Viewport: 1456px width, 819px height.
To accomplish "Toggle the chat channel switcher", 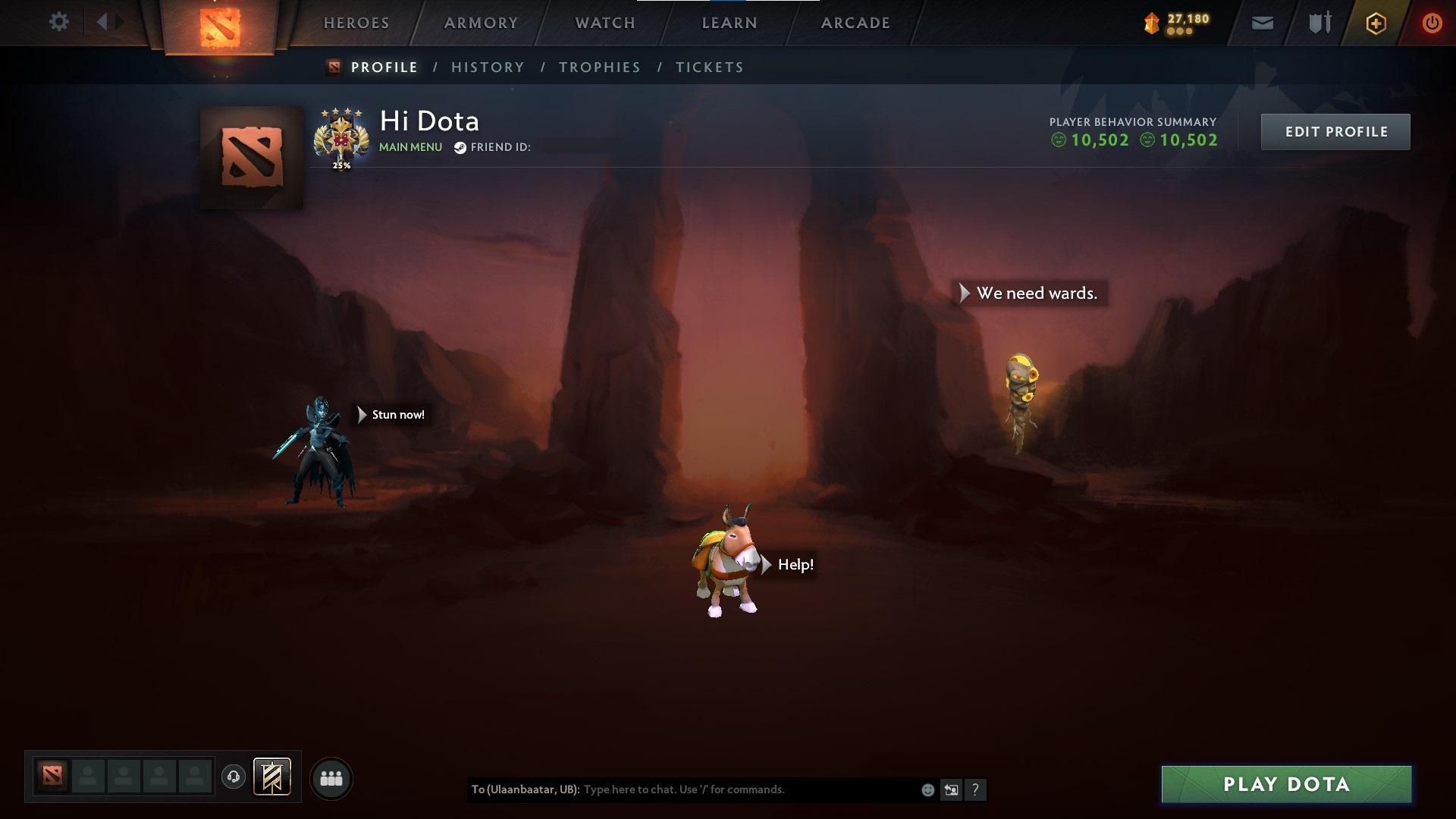I will pyautogui.click(x=952, y=789).
